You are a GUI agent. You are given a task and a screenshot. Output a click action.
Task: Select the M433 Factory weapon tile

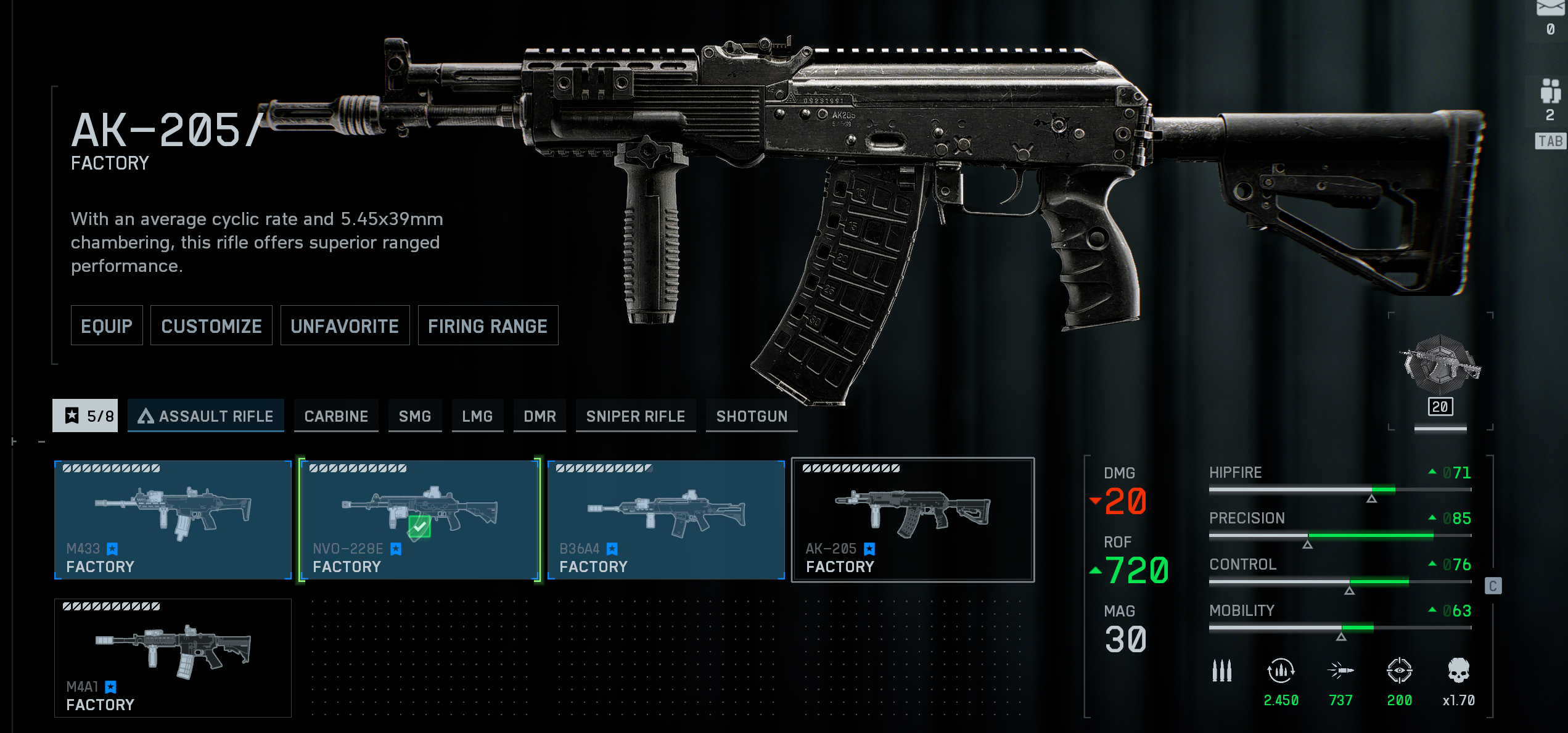tap(173, 520)
